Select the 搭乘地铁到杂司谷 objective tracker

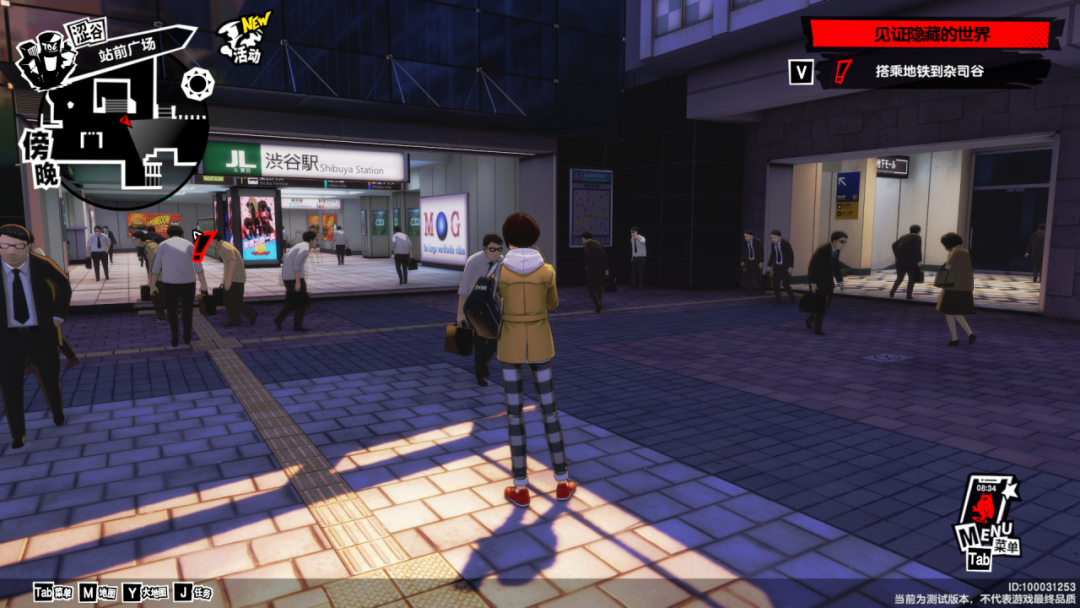tap(929, 72)
